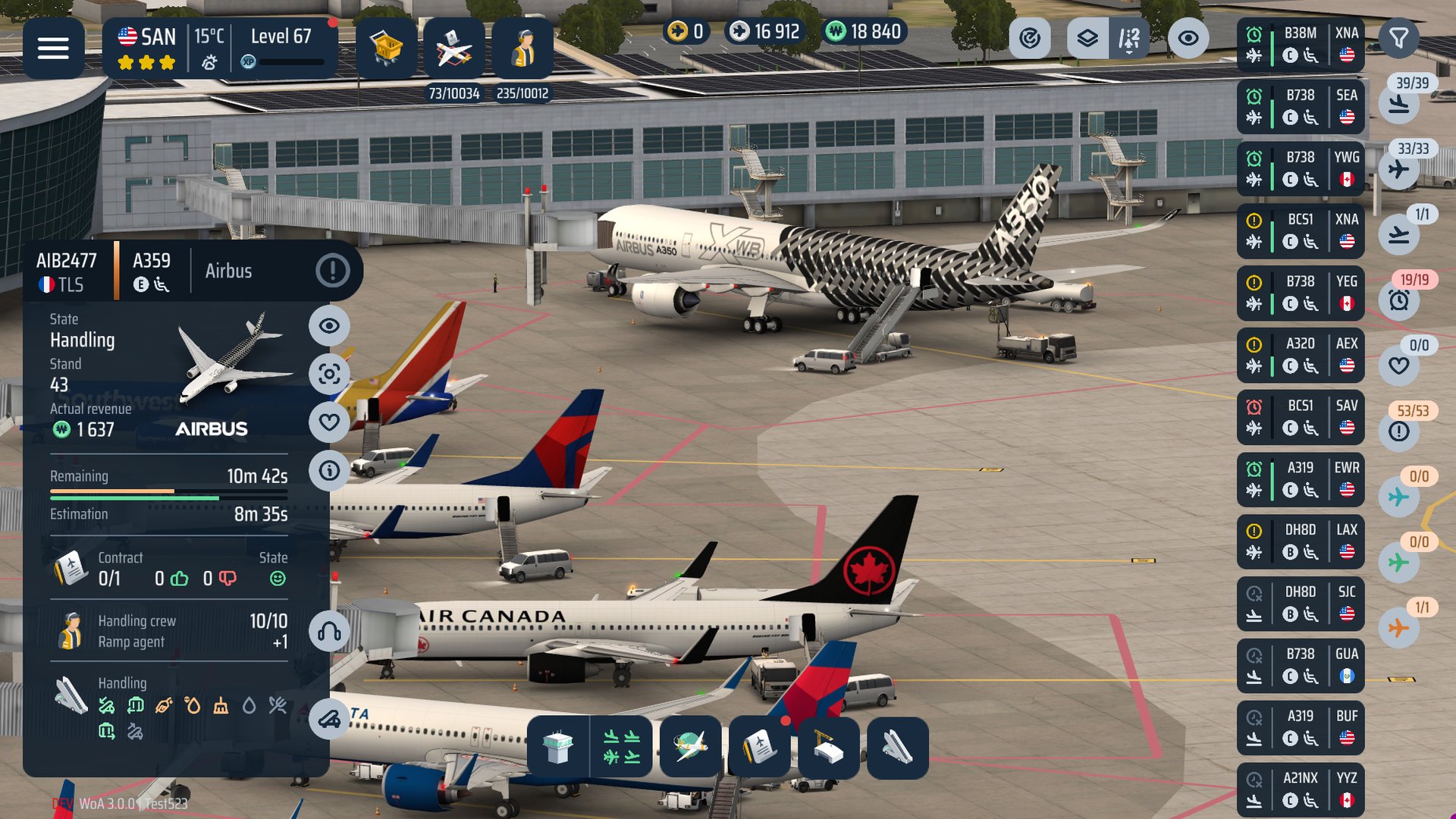Open the hamburger main menu
Viewport: 1456px width, 819px height.
tap(53, 49)
